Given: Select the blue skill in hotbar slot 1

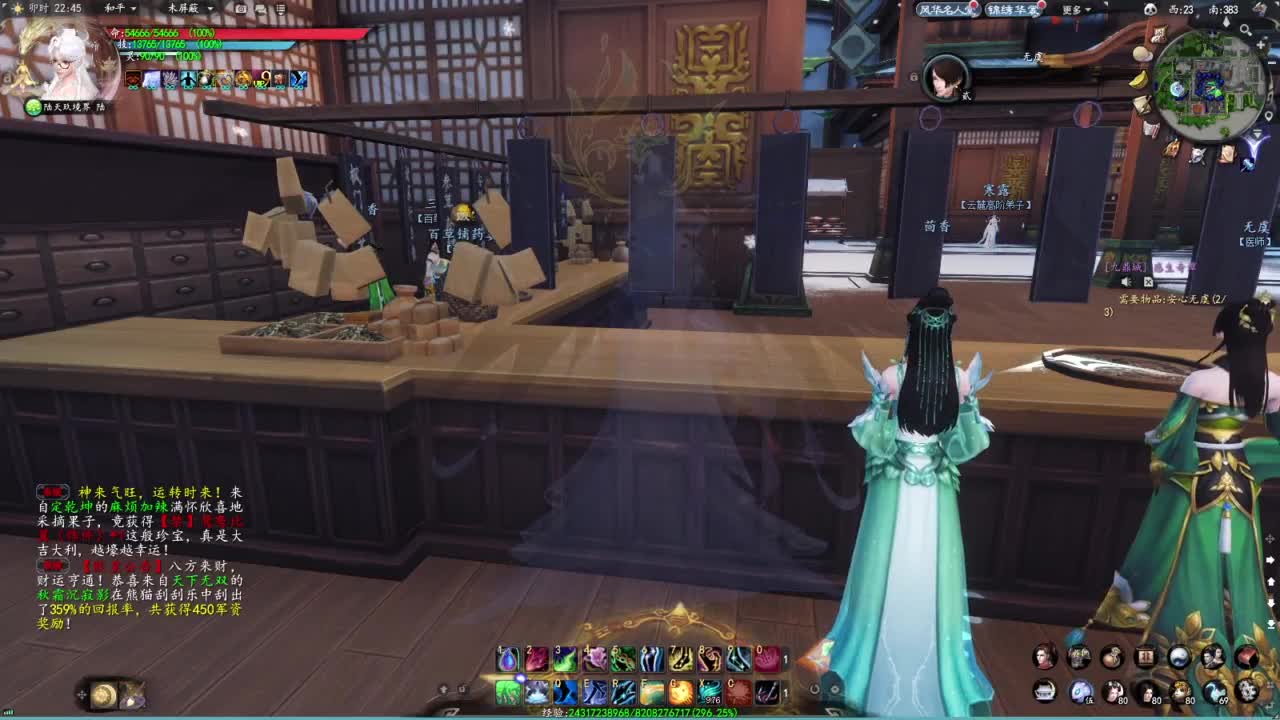Looking at the screenshot, I should point(507,658).
